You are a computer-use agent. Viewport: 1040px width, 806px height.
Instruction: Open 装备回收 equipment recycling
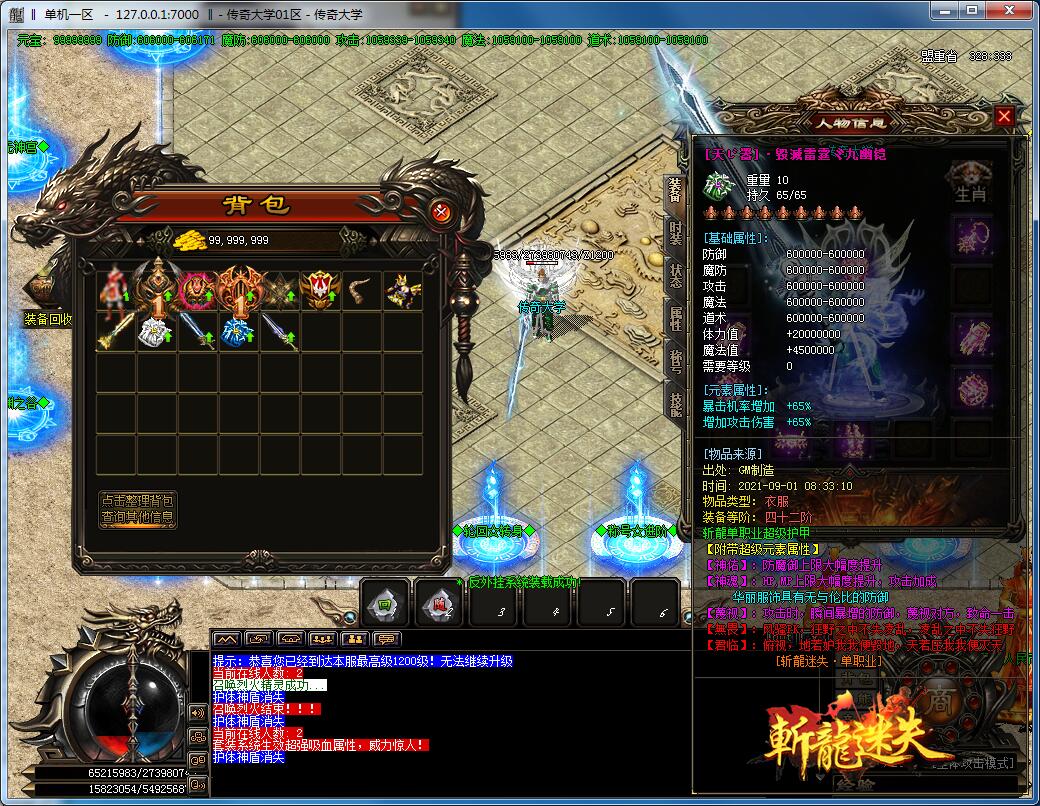click(47, 320)
